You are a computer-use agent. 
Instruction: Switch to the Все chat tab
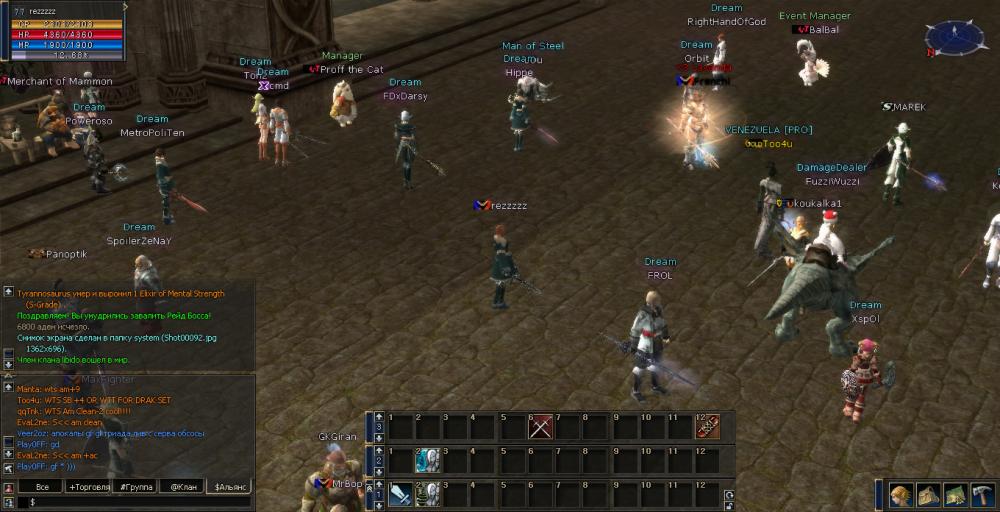click(42, 487)
